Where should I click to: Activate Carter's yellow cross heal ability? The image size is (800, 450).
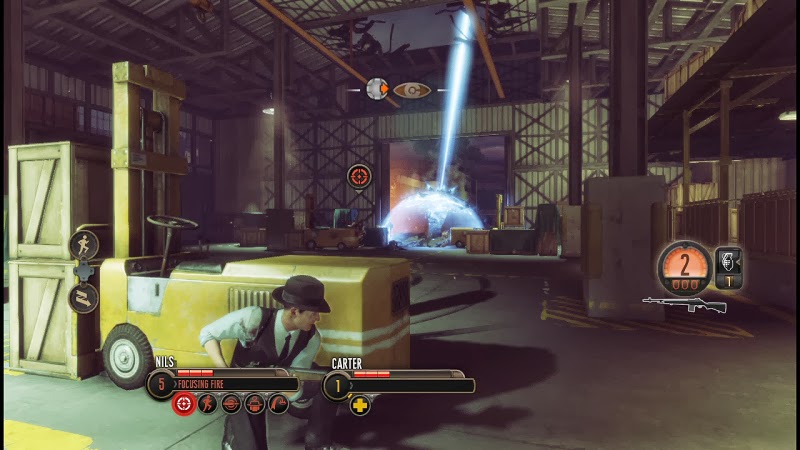[x=359, y=405]
